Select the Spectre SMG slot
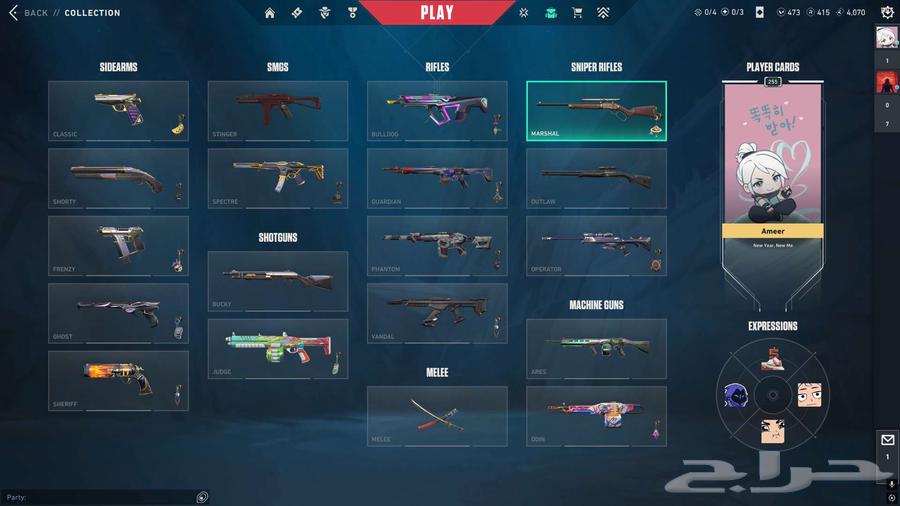 277,178
